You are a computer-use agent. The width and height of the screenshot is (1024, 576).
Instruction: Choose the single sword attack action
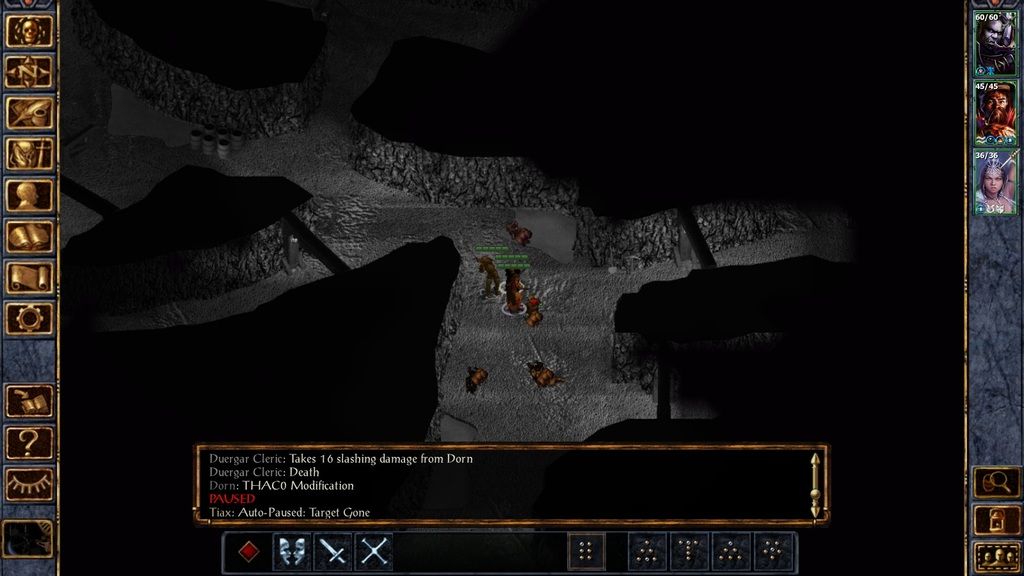point(332,551)
